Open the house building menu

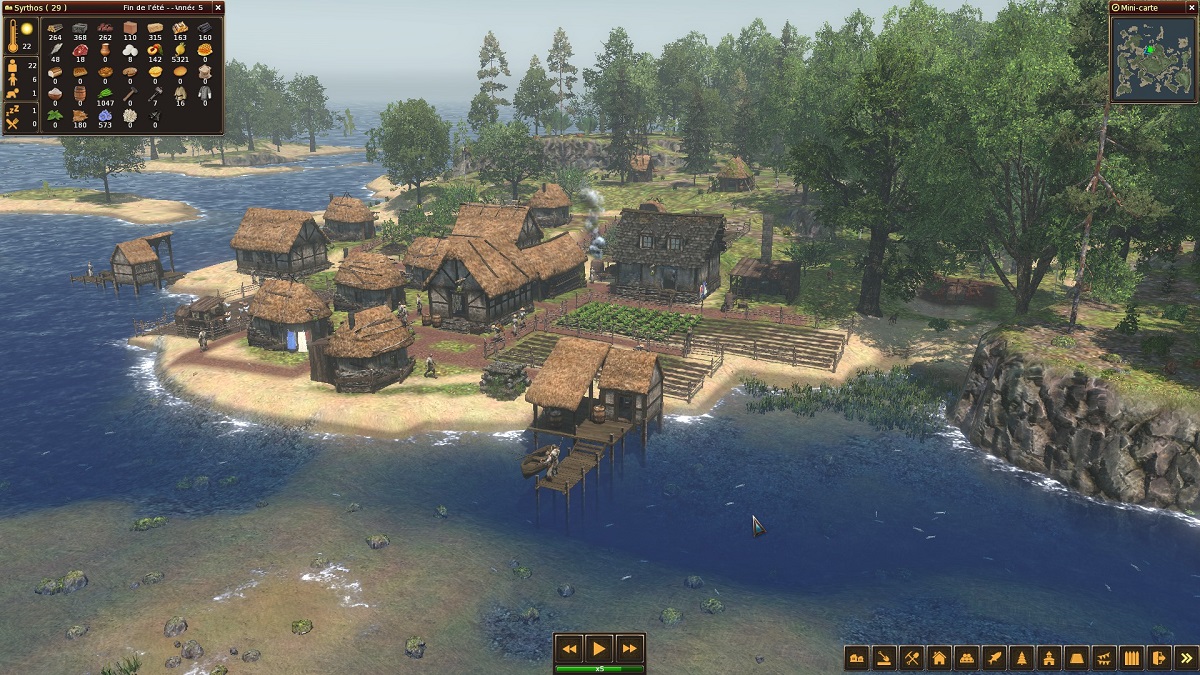[x=939, y=658]
